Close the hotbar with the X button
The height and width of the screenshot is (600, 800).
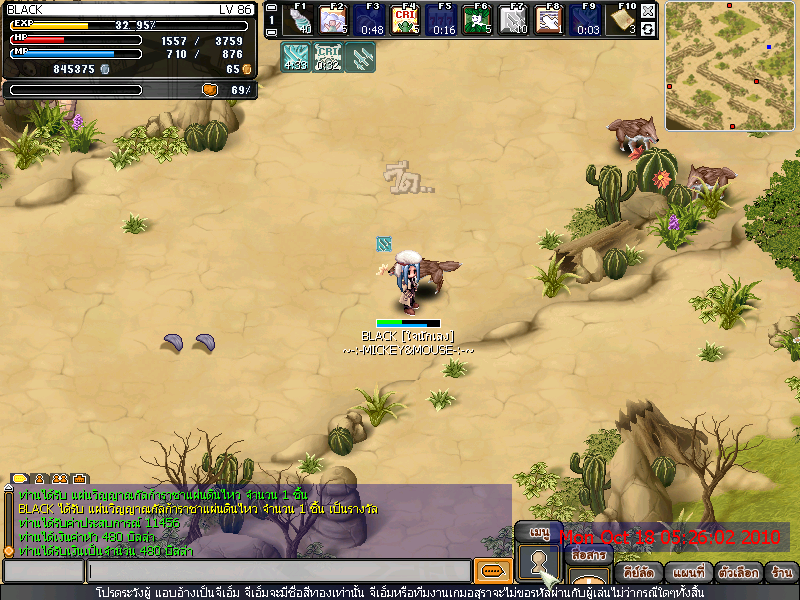click(648, 11)
